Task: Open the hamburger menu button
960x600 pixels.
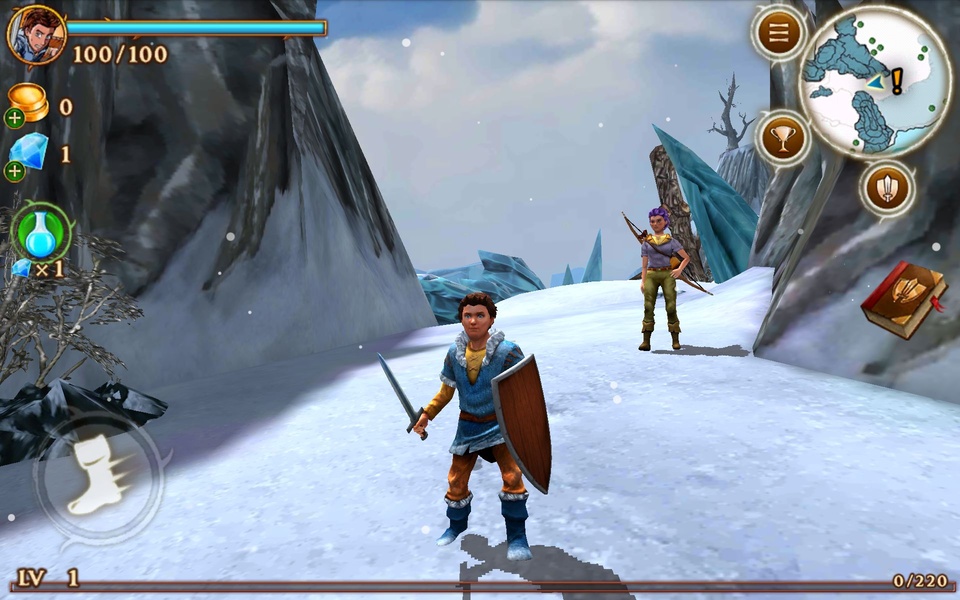Action: 779,34
